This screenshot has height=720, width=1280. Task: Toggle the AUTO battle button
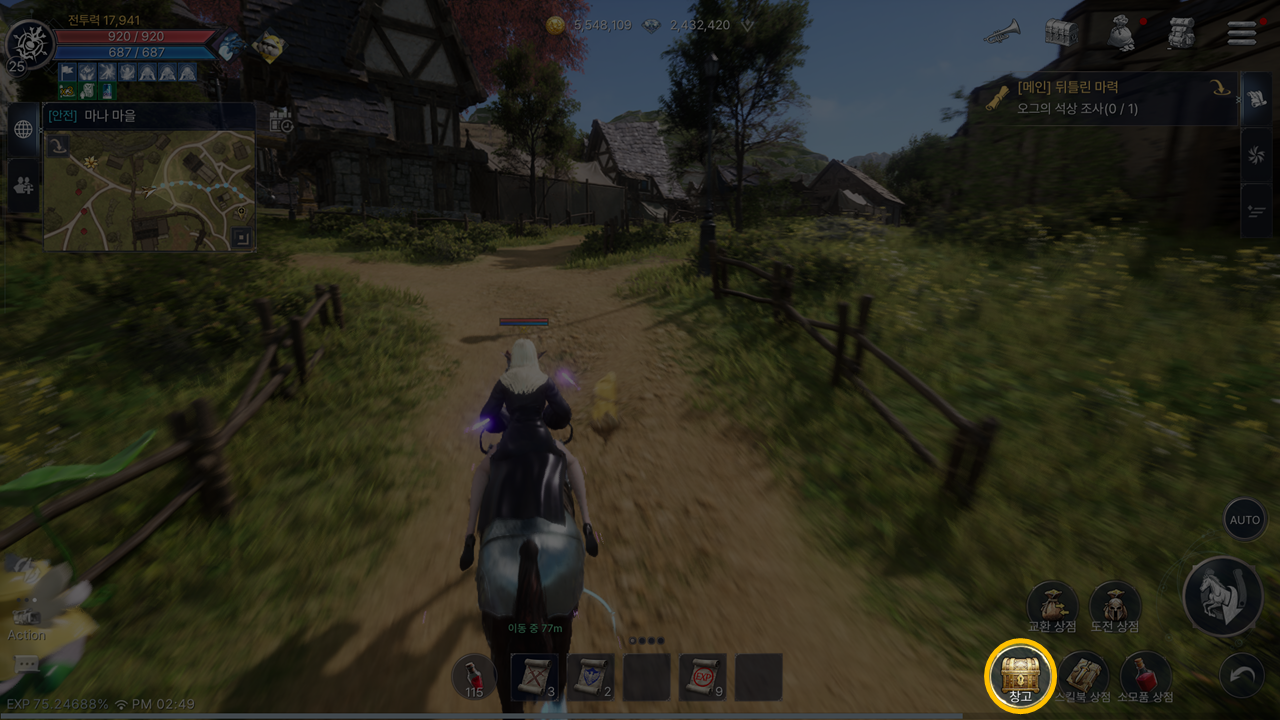click(x=1245, y=520)
